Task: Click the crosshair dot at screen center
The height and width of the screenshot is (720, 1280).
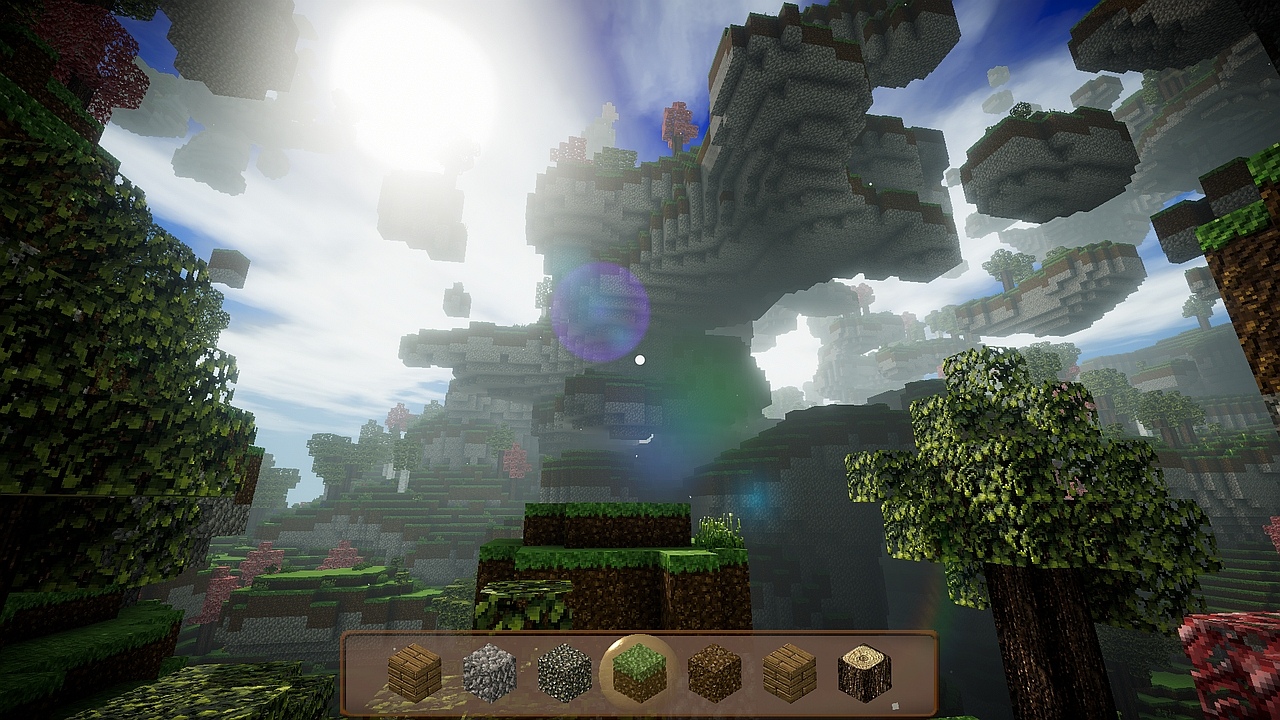Action: pyautogui.click(x=640, y=360)
